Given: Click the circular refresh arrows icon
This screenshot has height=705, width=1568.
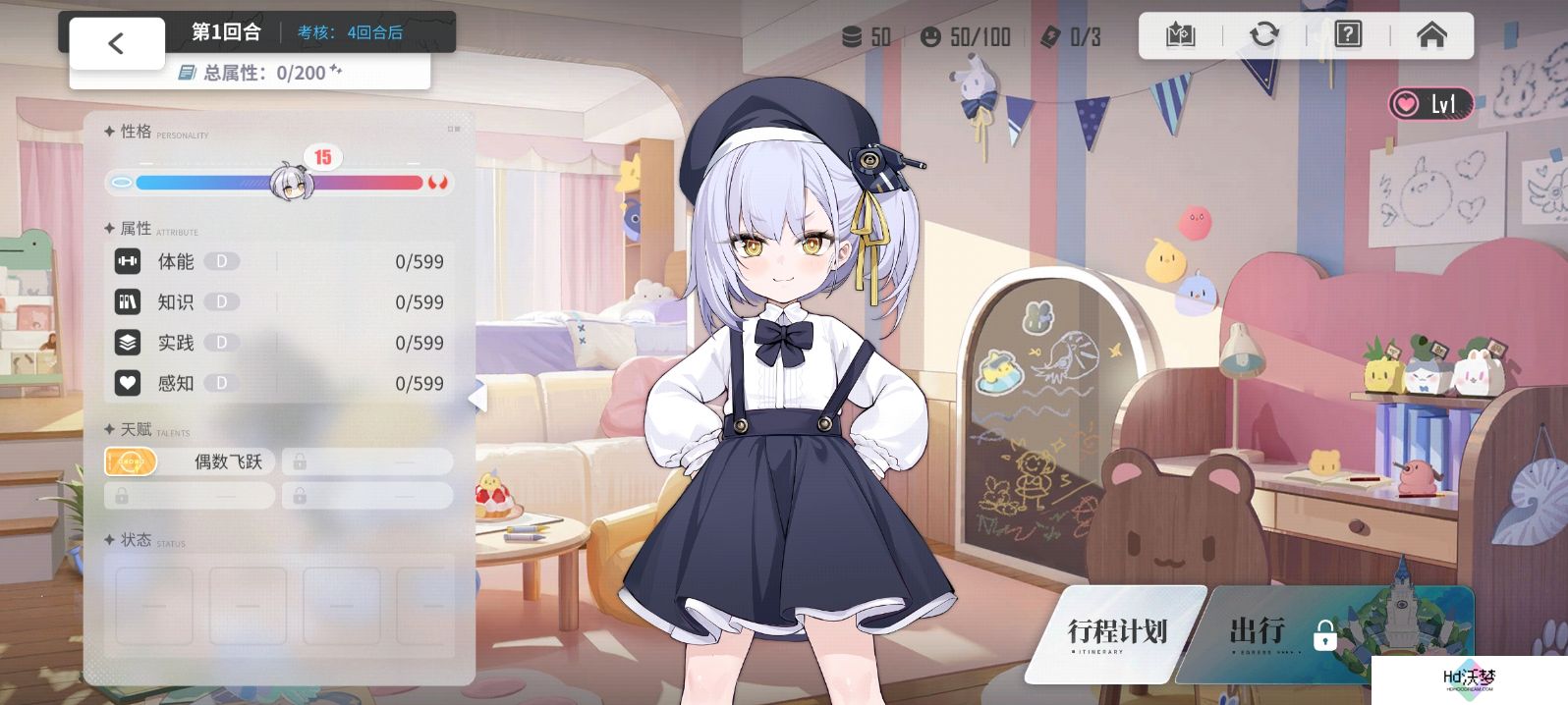Looking at the screenshot, I should 1264,35.
